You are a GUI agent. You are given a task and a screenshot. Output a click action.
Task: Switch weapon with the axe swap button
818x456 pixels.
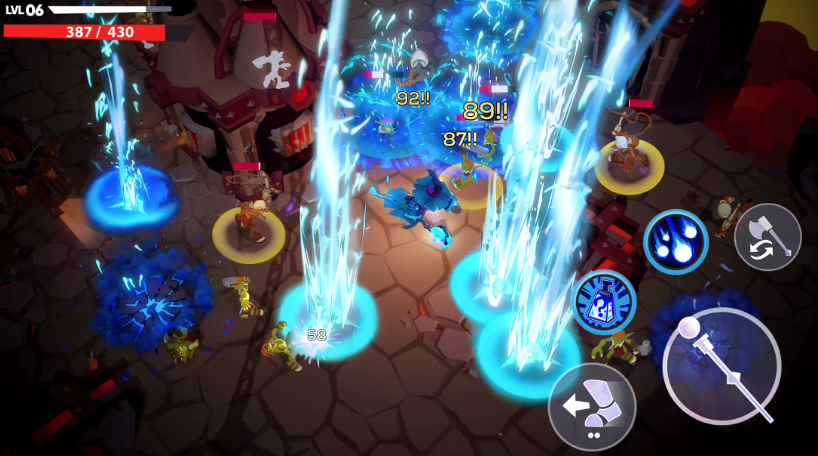(767, 237)
